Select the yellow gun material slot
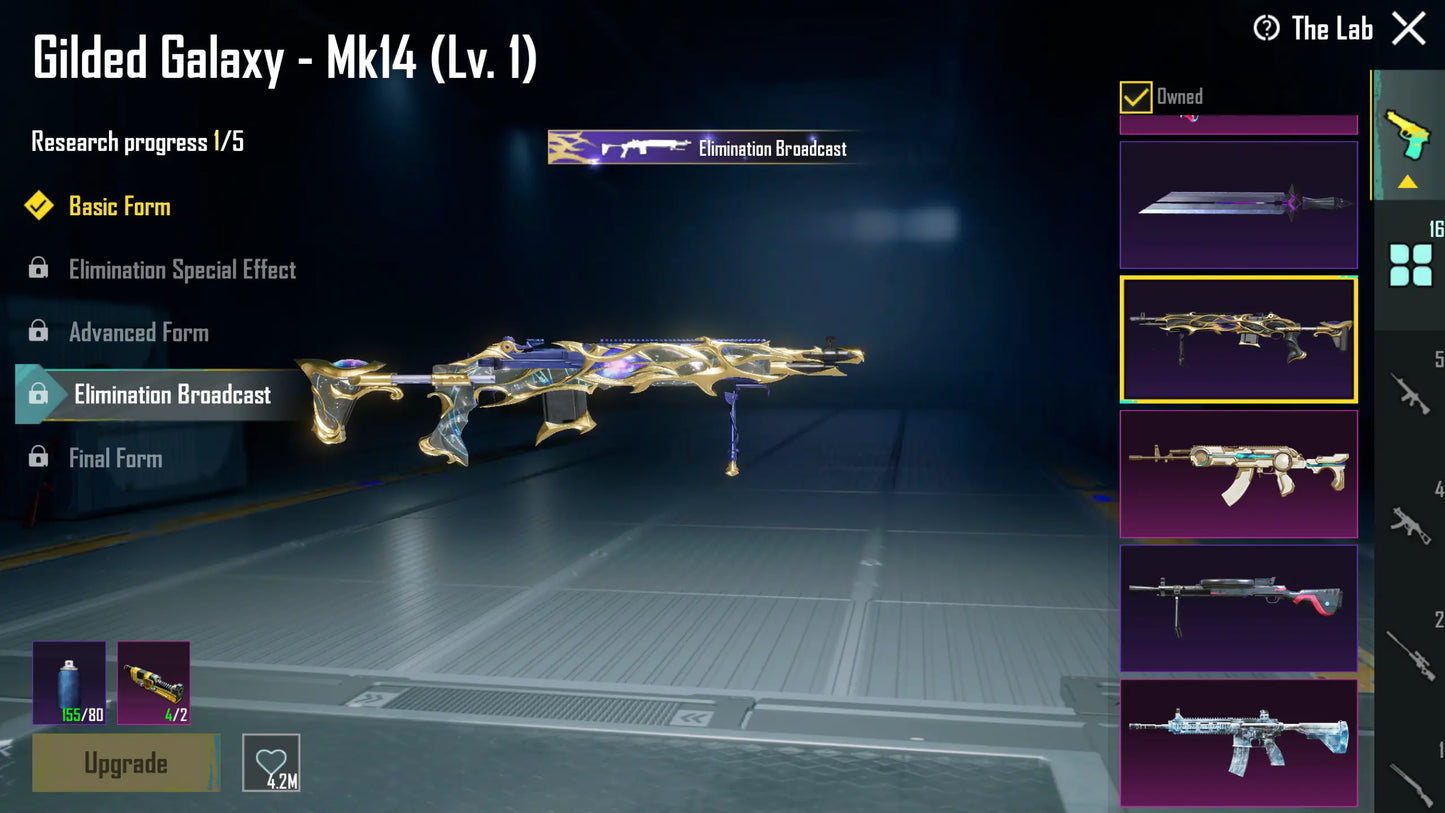The image size is (1445, 813). tap(154, 683)
